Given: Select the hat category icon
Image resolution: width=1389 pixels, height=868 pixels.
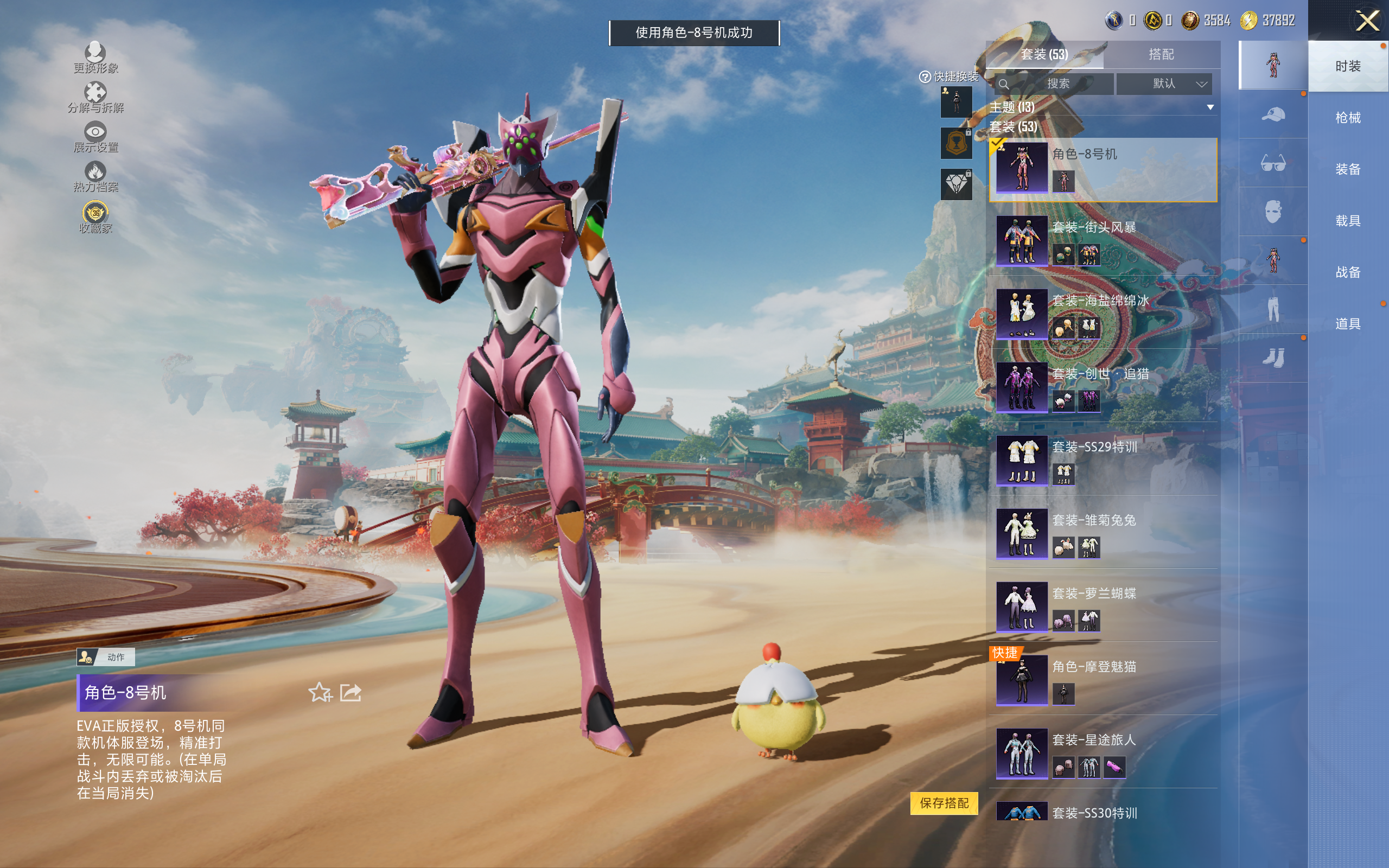Looking at the screenshot, I should click(1273, 115).
